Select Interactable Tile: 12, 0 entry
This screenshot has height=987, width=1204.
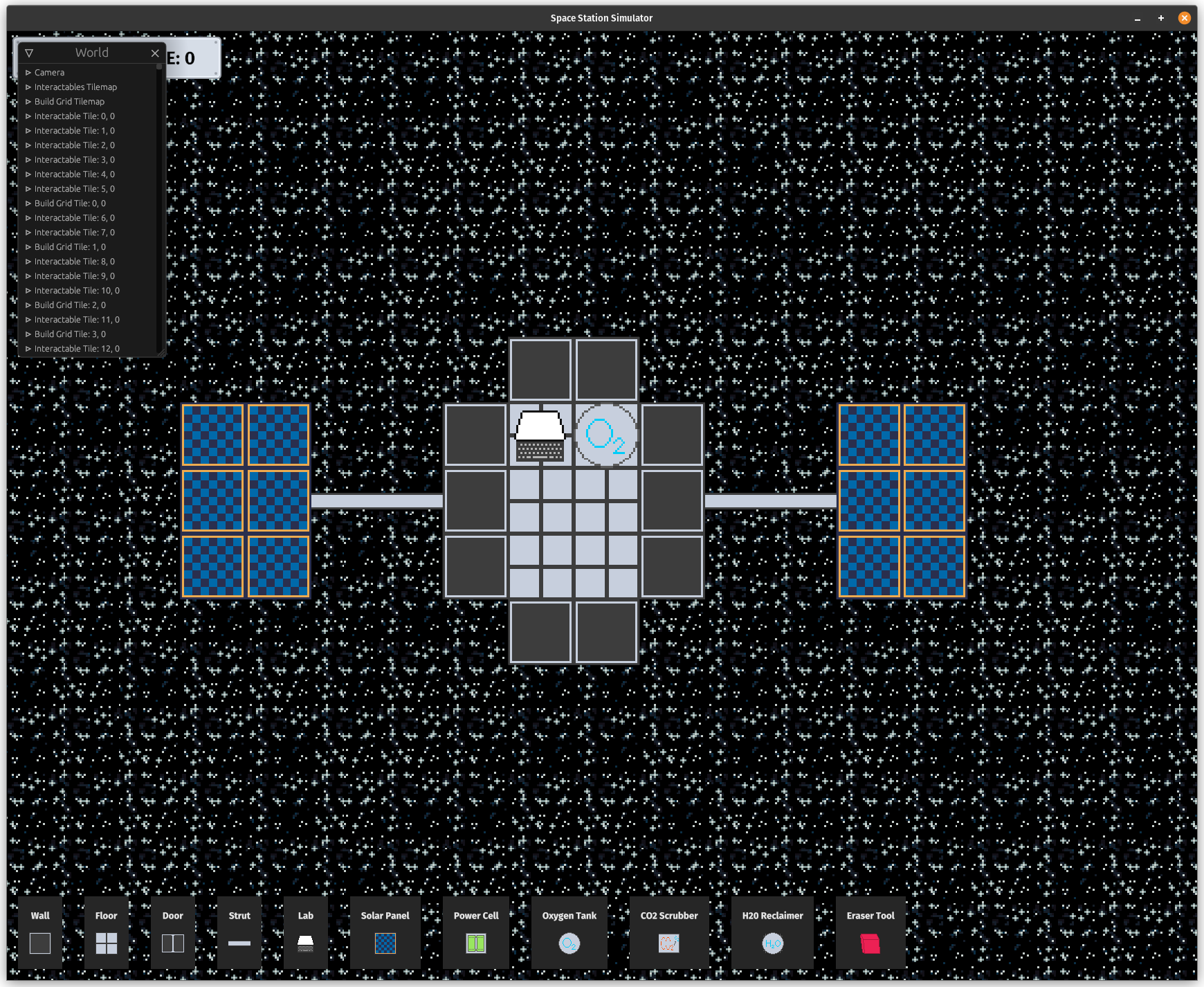tap(76, 348)
